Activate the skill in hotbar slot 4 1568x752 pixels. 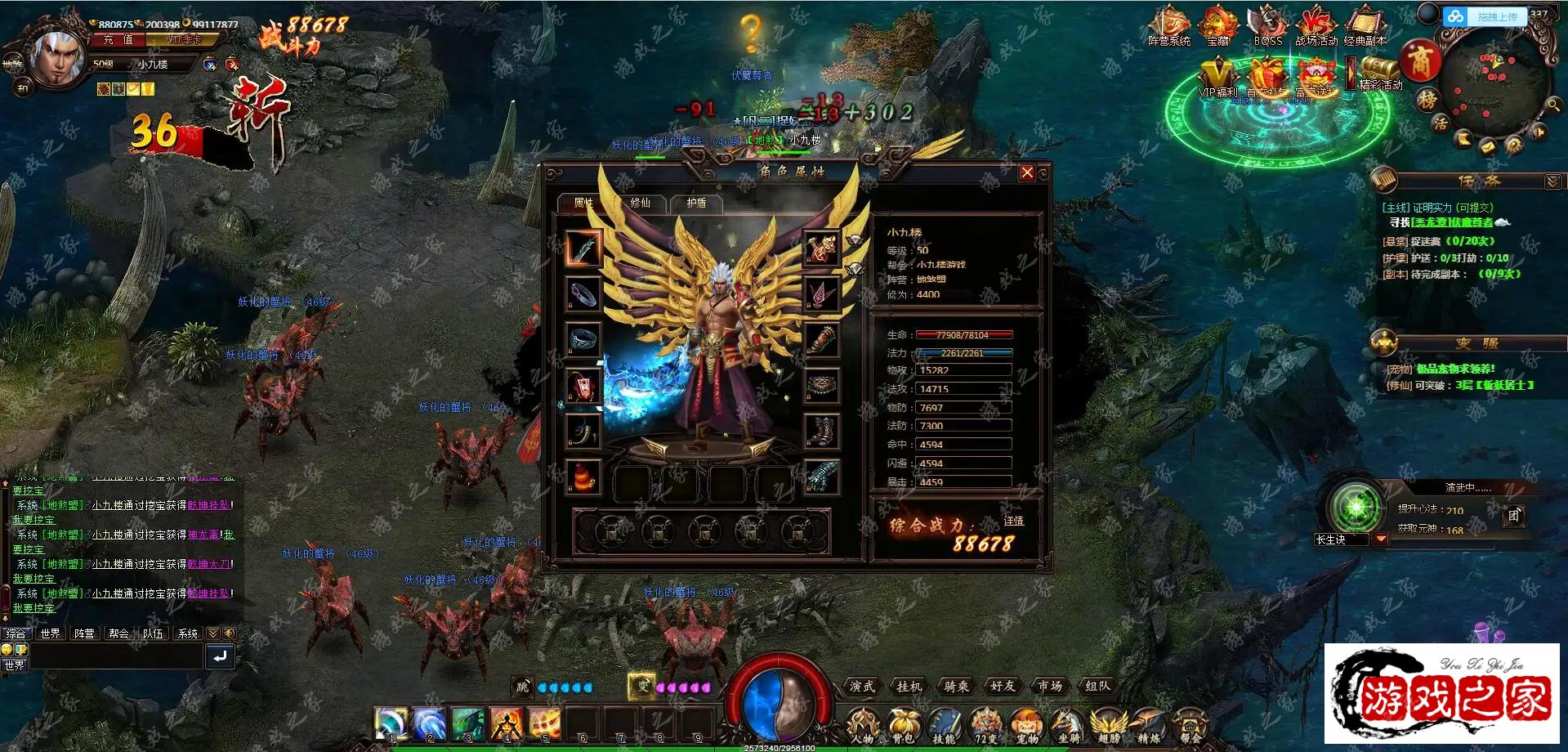click(x=507, y=724)
